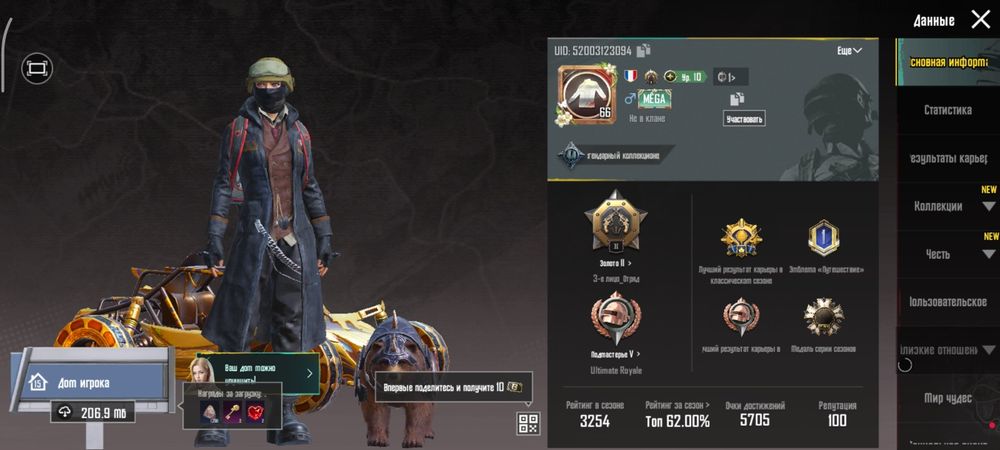
Task: Click the Участвовать button
Action: (x=744, y=119)
